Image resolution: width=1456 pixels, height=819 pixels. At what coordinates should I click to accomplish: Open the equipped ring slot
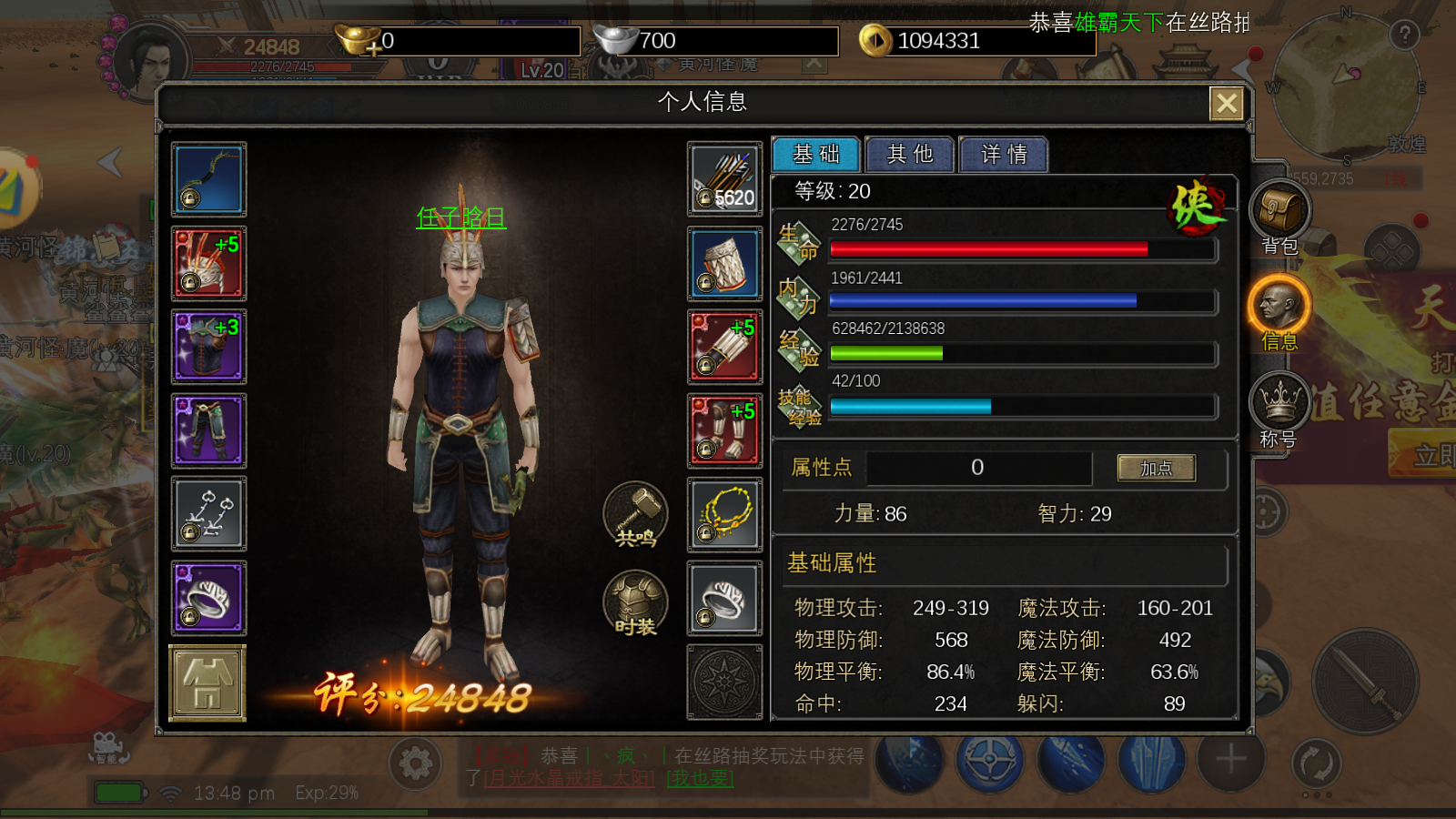pyautogui.click(x=207, y=598)
